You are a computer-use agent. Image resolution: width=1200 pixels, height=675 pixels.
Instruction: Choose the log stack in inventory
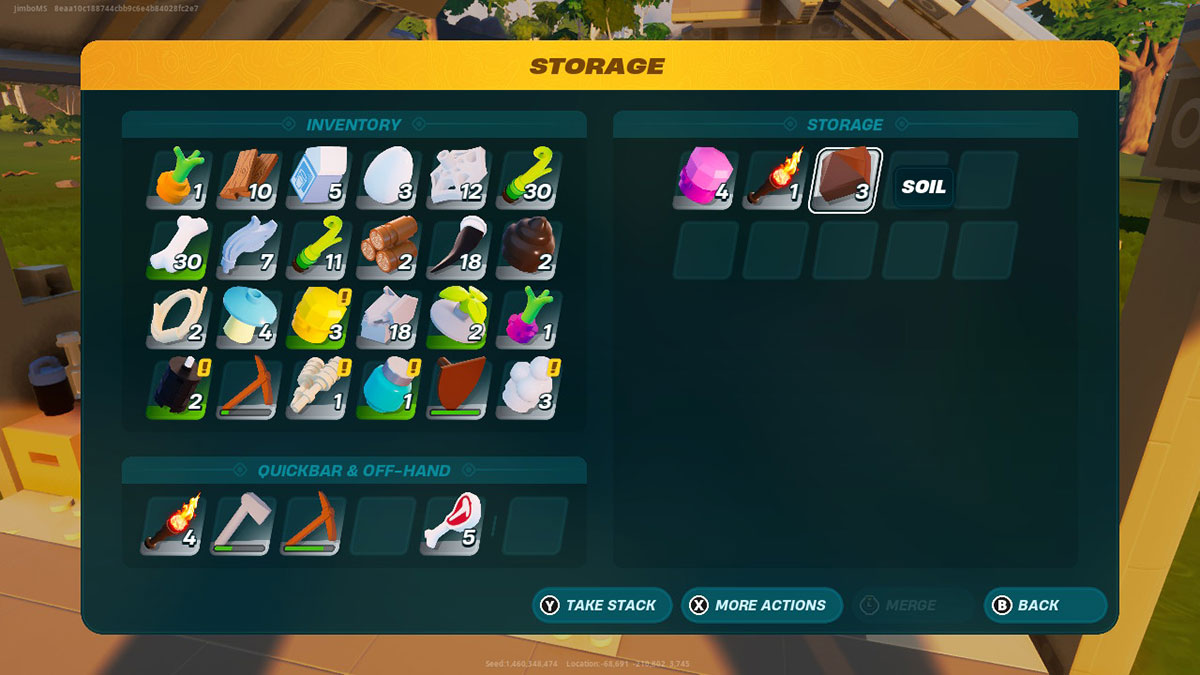coord(387,249)
